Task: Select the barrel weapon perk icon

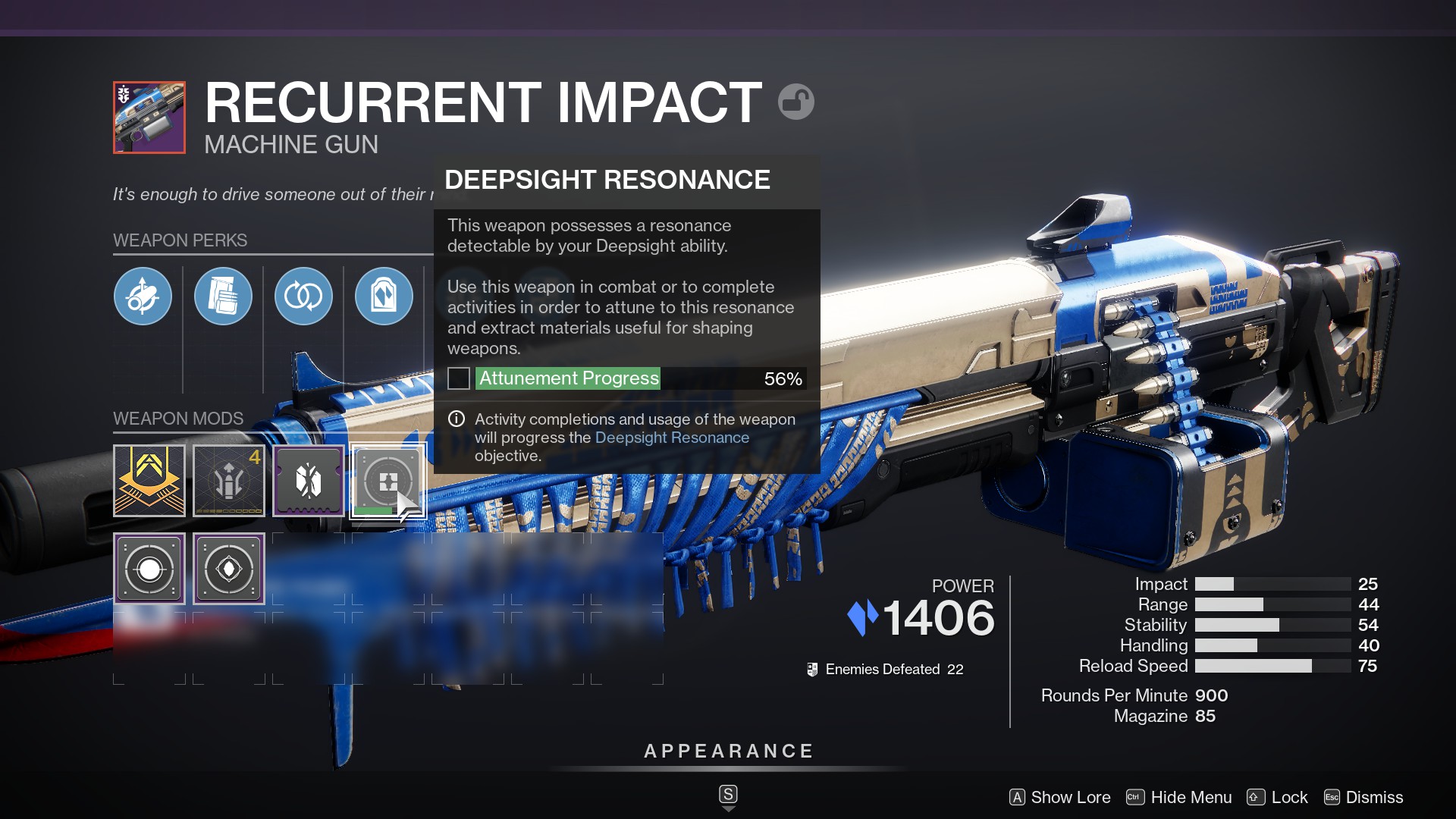Action: tap(143, 297)
